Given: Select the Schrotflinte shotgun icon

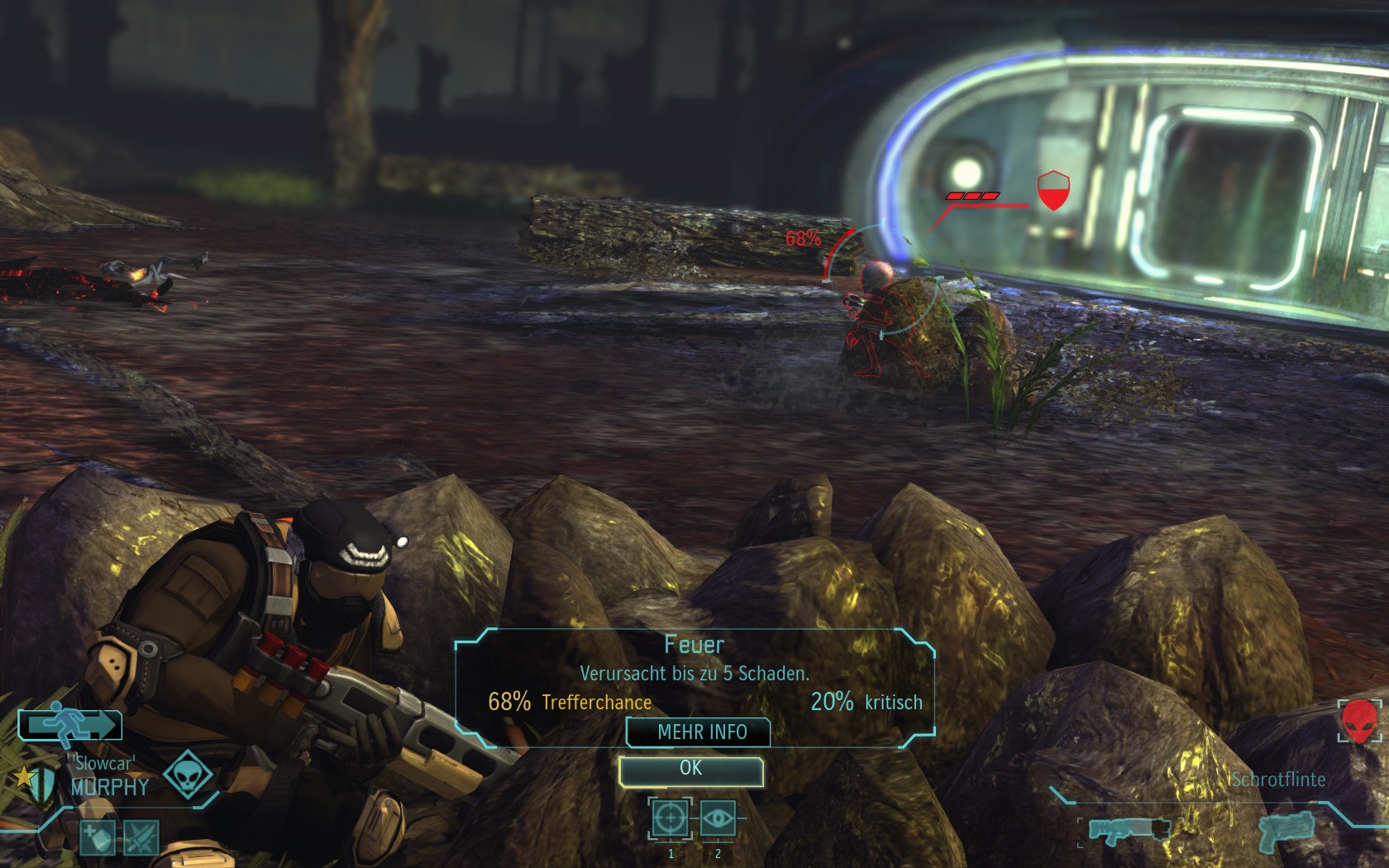Looking at the screenshot, I should coord(1129,829).
